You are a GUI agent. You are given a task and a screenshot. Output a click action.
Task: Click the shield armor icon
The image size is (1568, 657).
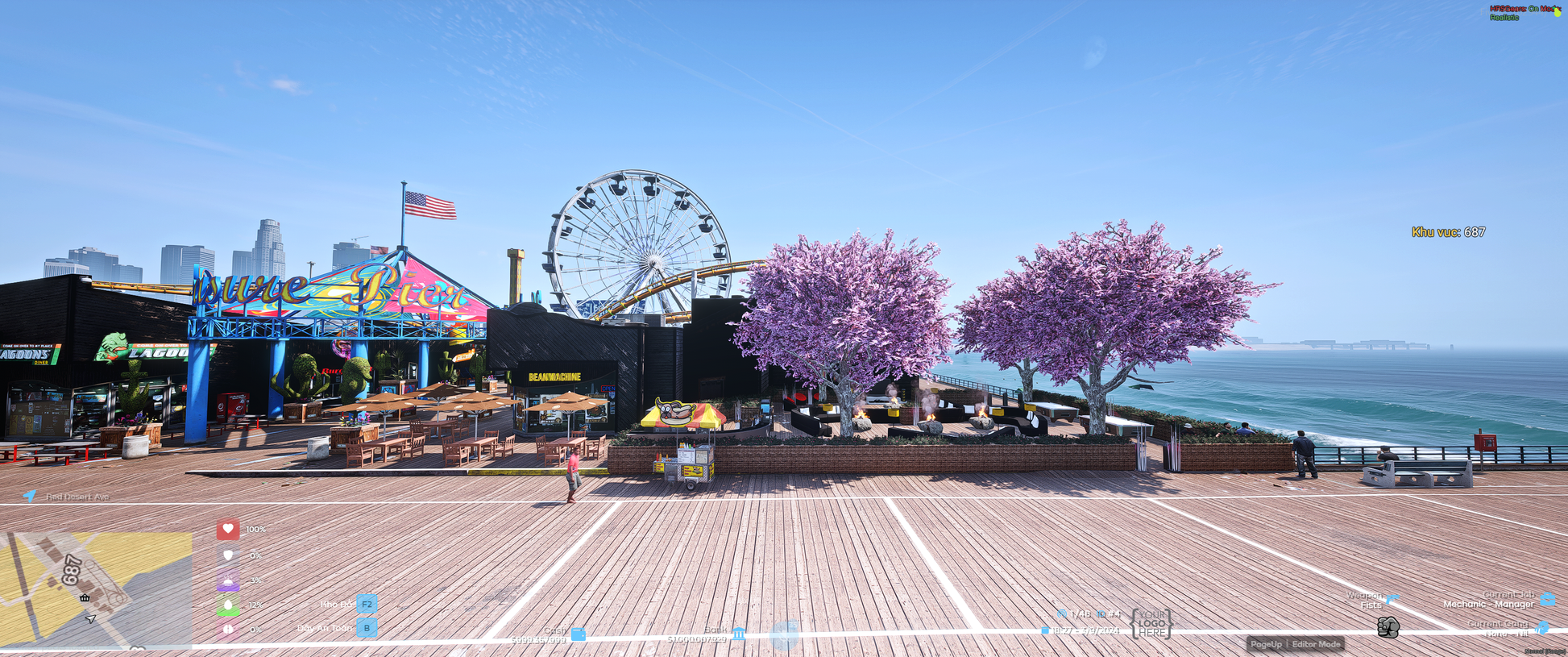click(228, 555)
